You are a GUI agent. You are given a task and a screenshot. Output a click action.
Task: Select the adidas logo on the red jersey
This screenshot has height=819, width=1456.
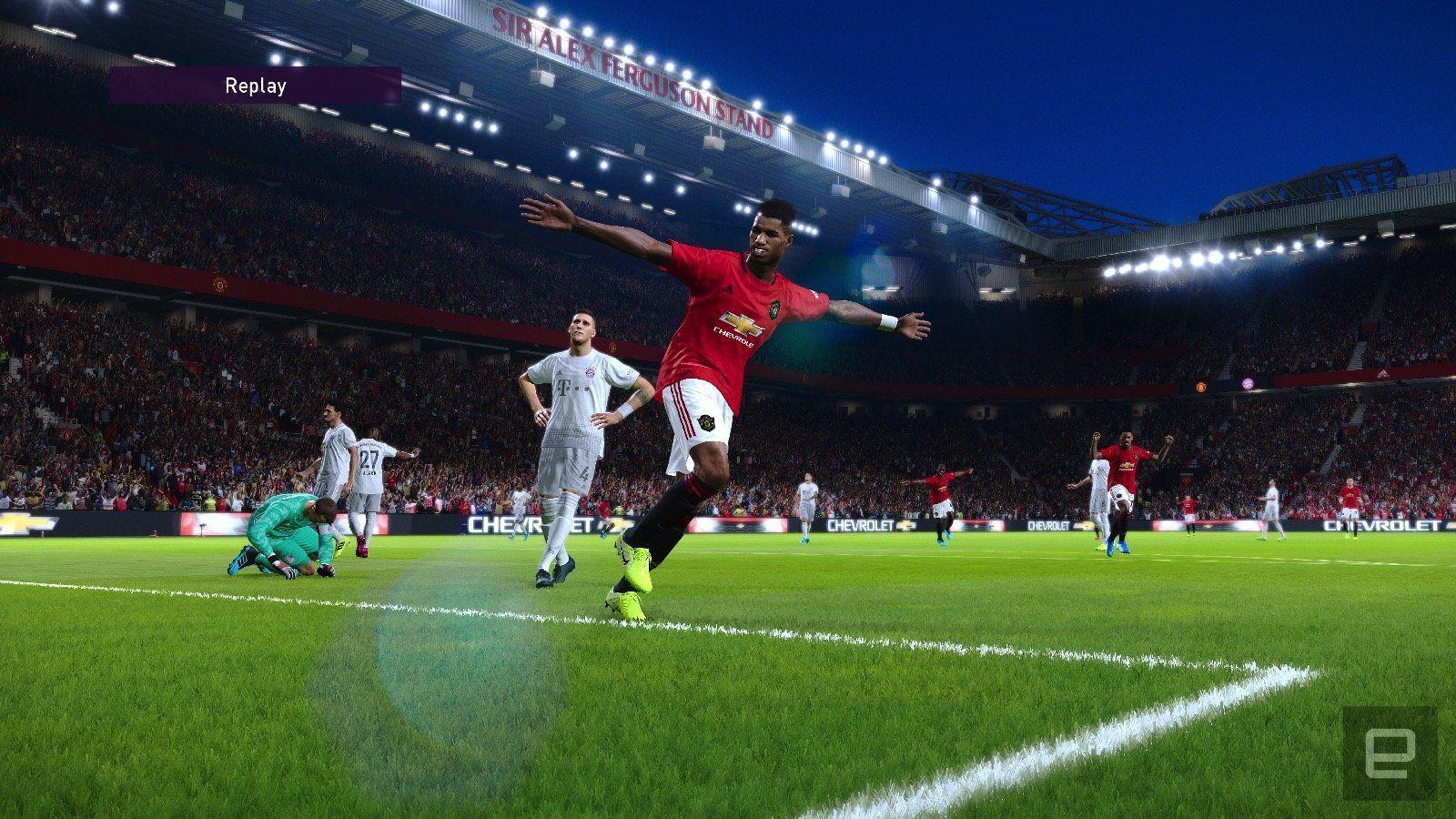click(x=730, y=288)
